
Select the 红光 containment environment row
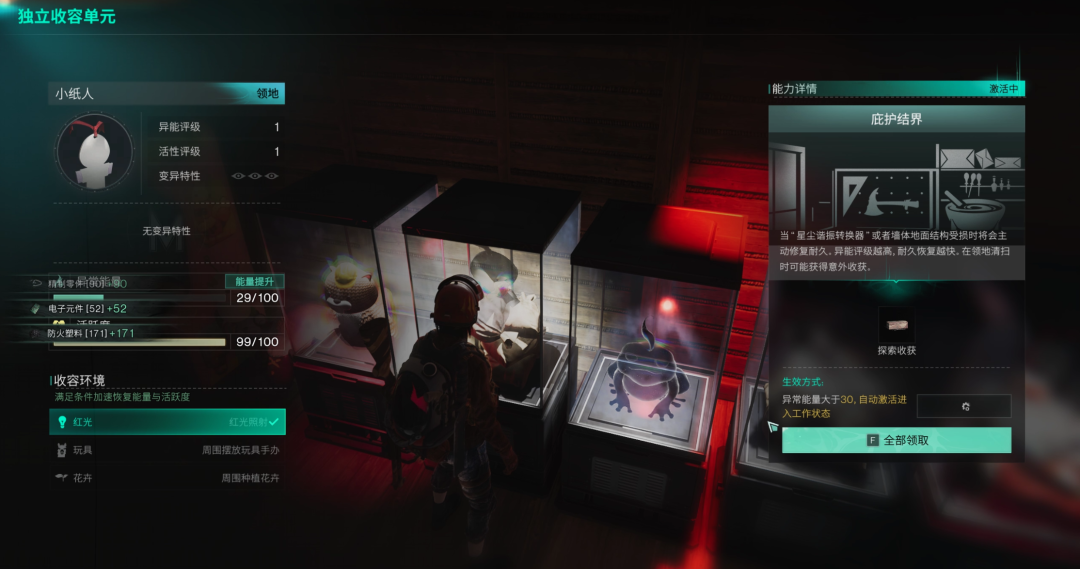pos(167,423)
